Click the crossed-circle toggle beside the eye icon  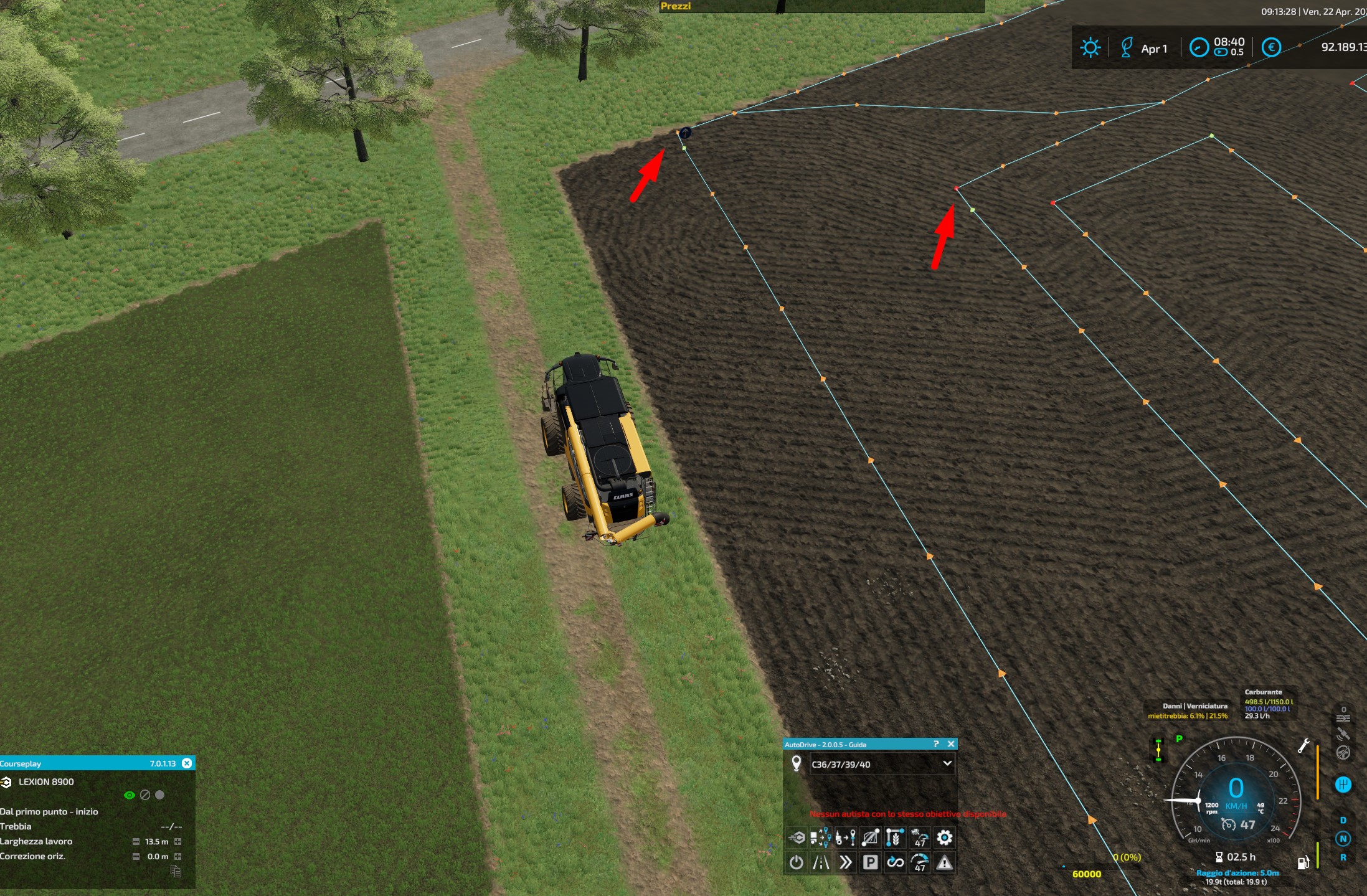(x=145, y=794)
